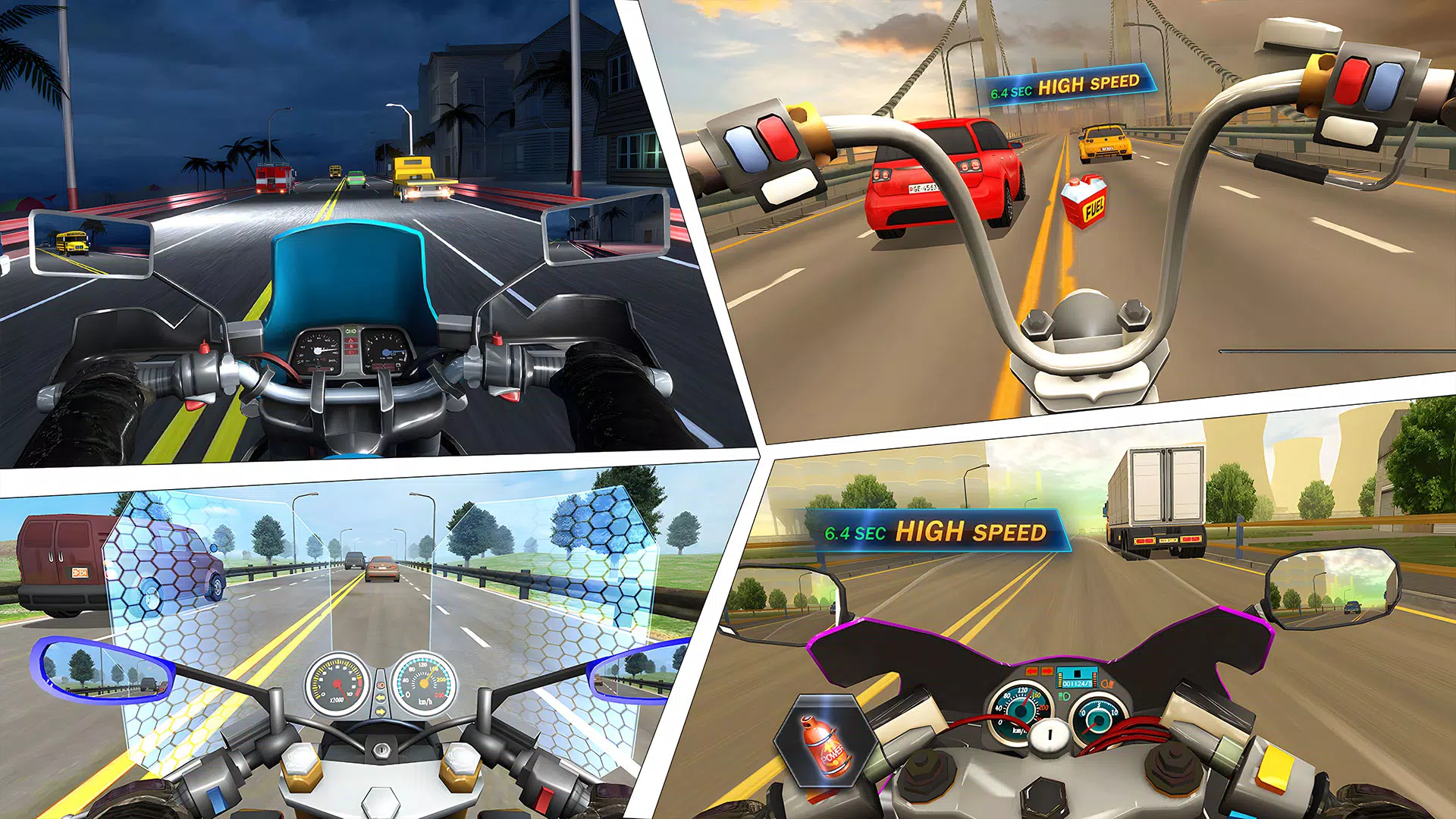Select the right orange turn-signal arrow icon

click(x=1046, y=670)
